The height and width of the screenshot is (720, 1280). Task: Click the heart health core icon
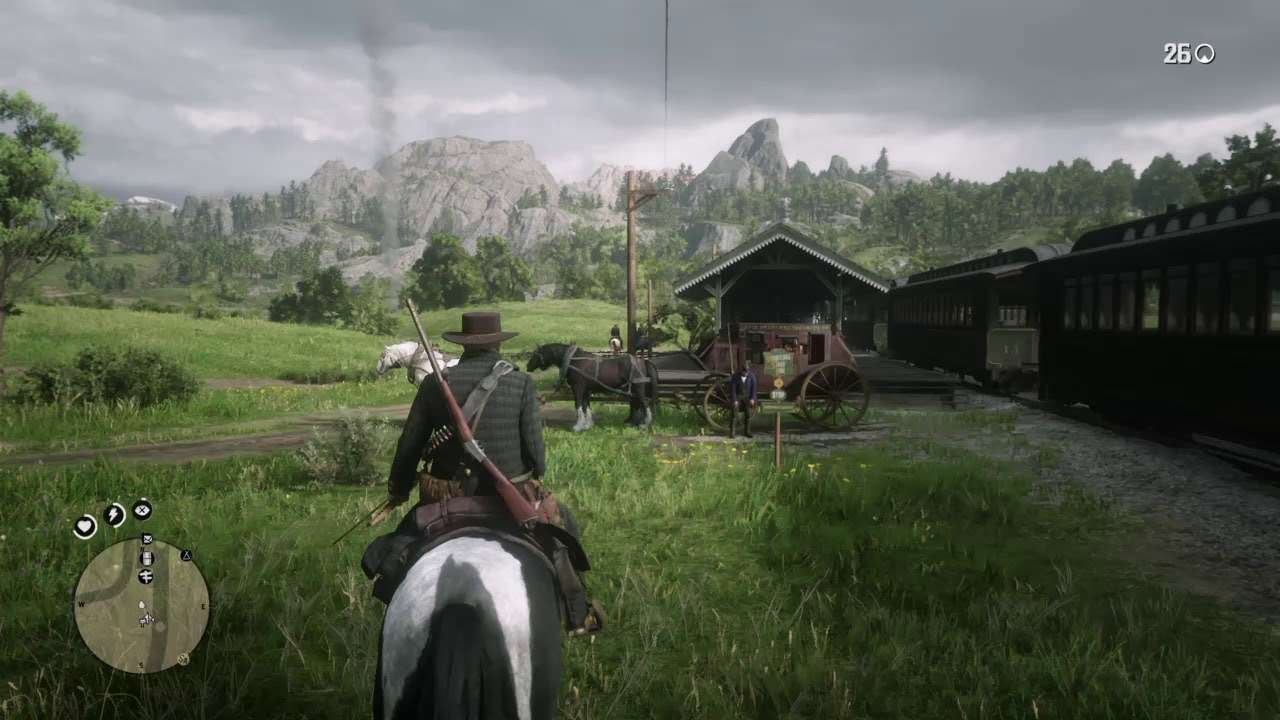pyautogui.click(x=85, y=526)
